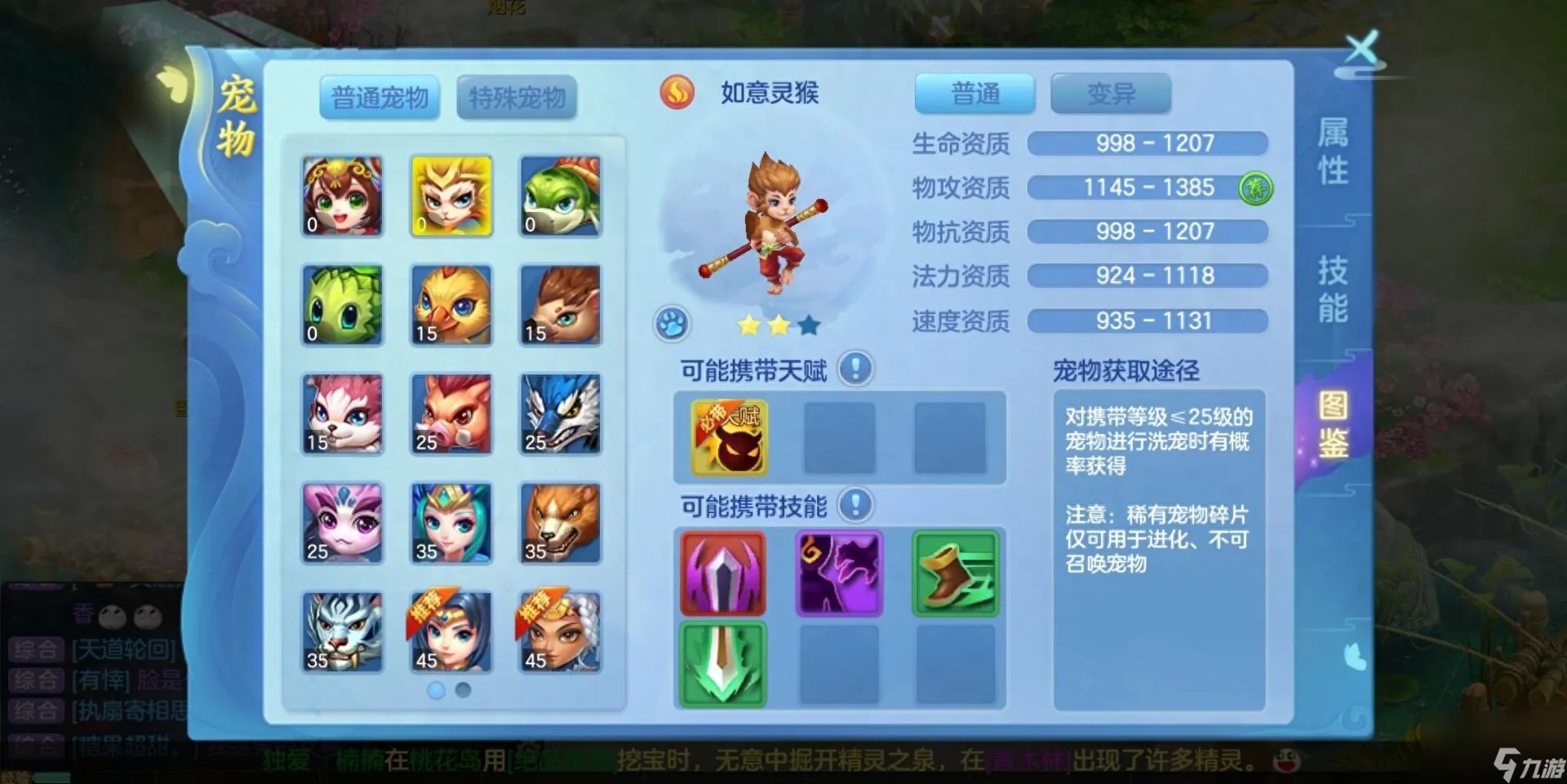The image size is (1567, 784).
Task: Select the purple dagger skill icon
Action: pos(721,574)
